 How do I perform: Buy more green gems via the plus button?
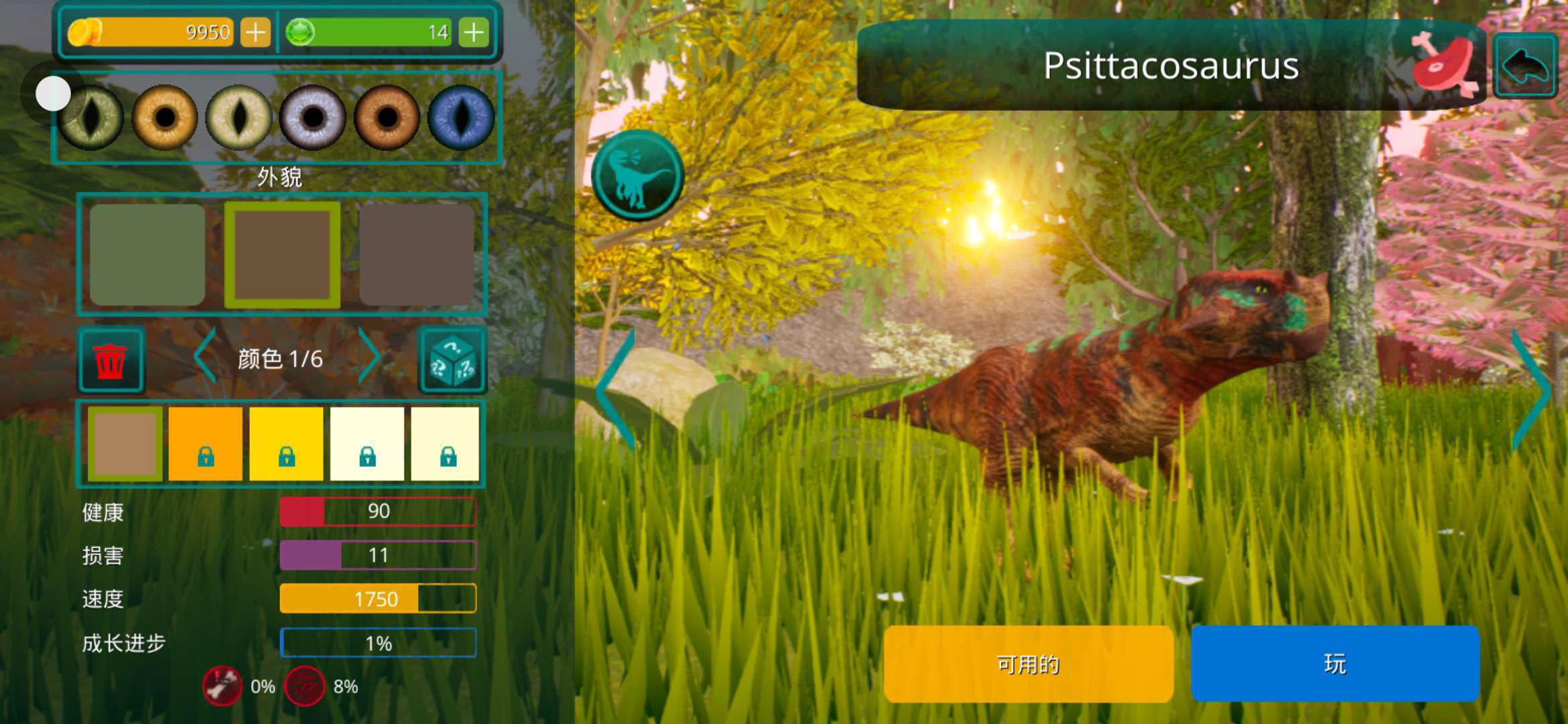tap(474, 32)
